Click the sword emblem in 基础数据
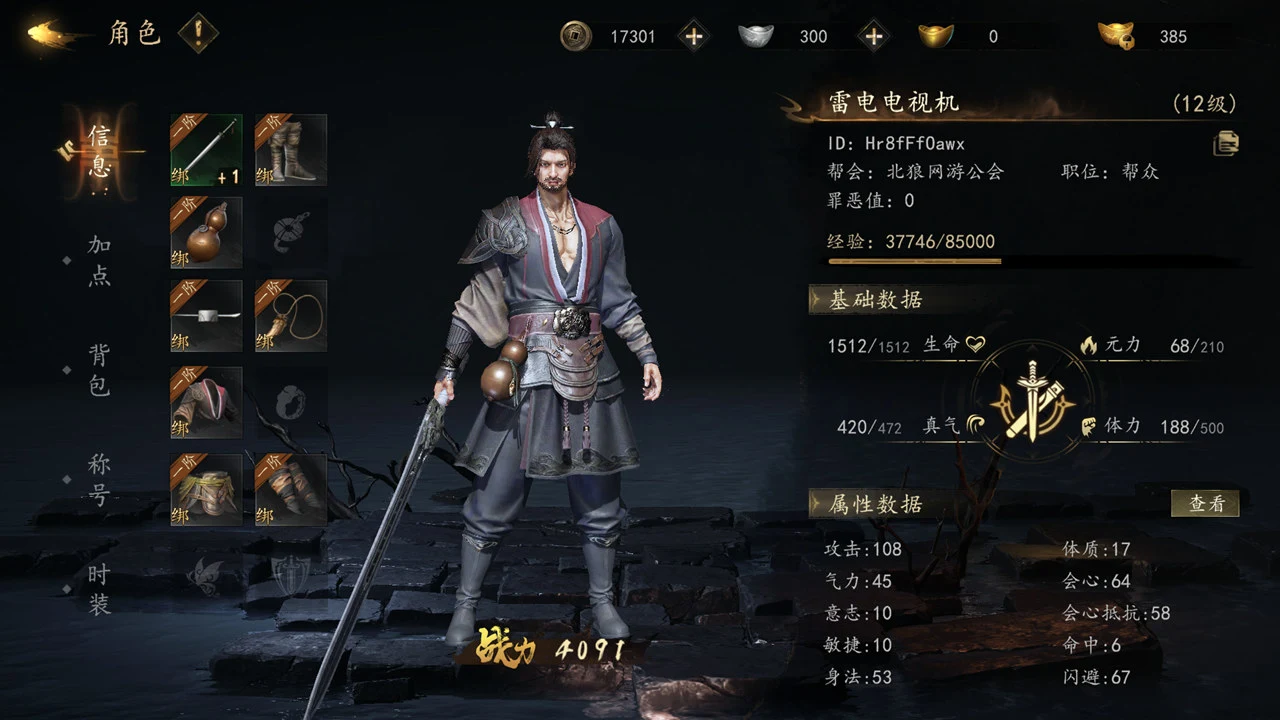The image size is (1280, 720). 1031,401
